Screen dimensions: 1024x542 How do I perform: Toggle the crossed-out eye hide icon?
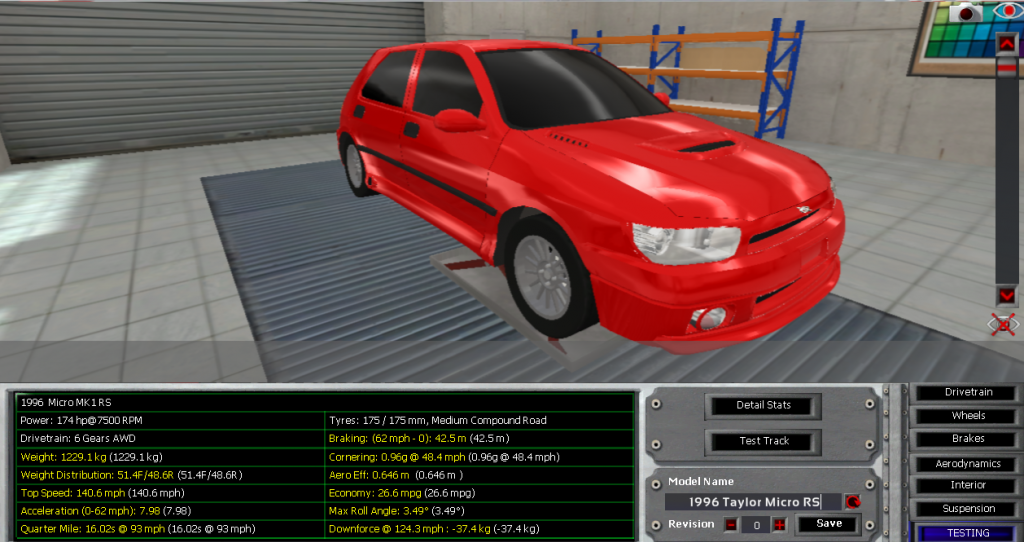1003,324
